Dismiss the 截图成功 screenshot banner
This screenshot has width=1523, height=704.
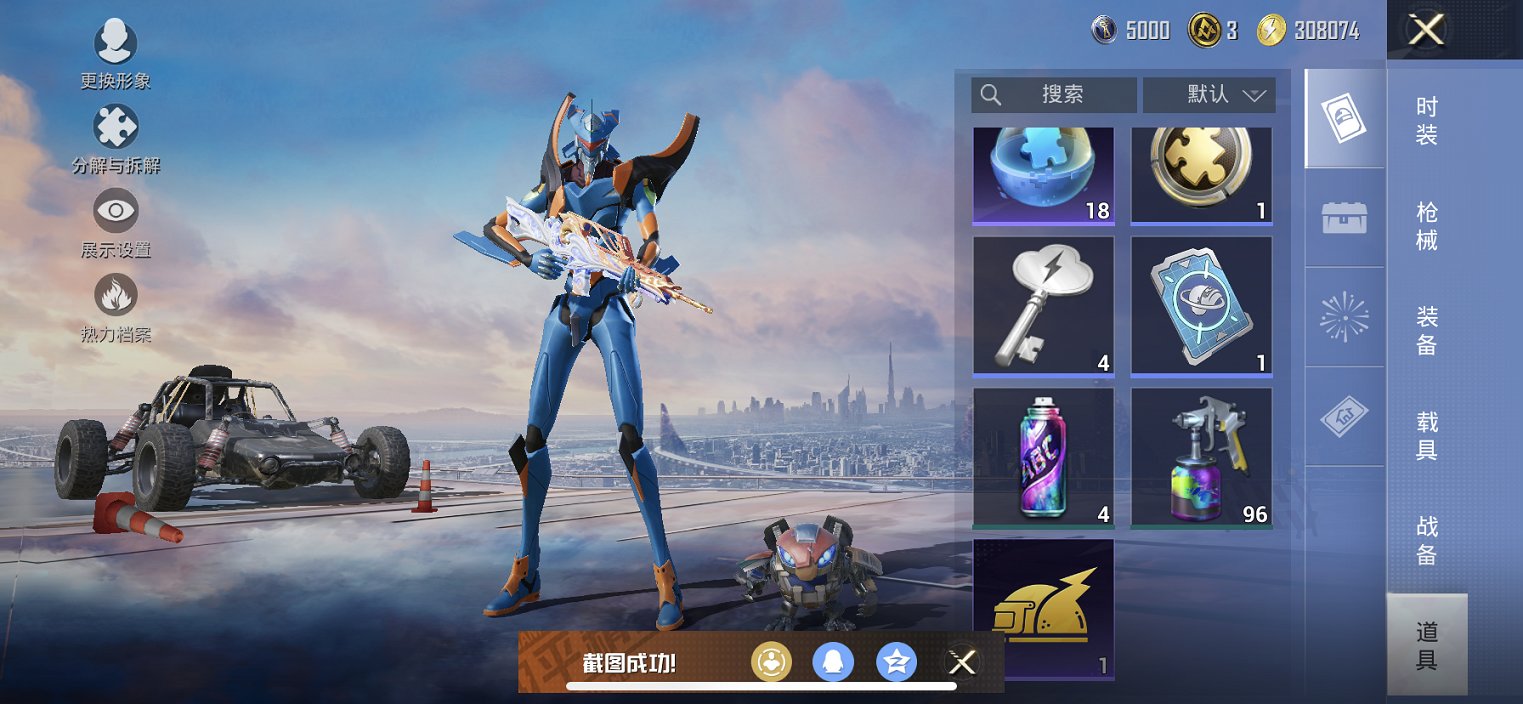[x=962, y=662]
